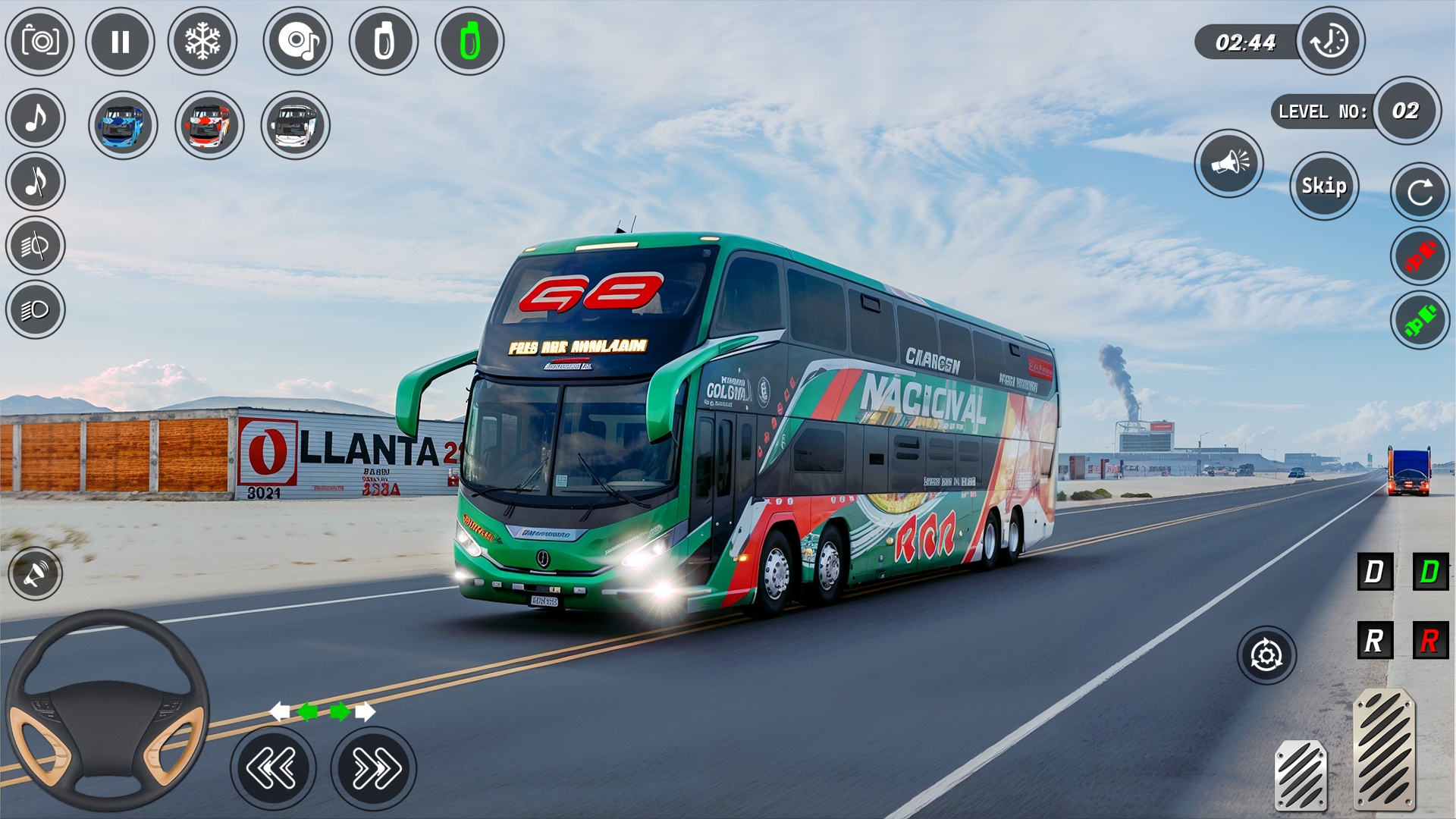Activate the left green turn indicator arrow

click(x=308, y=711)
